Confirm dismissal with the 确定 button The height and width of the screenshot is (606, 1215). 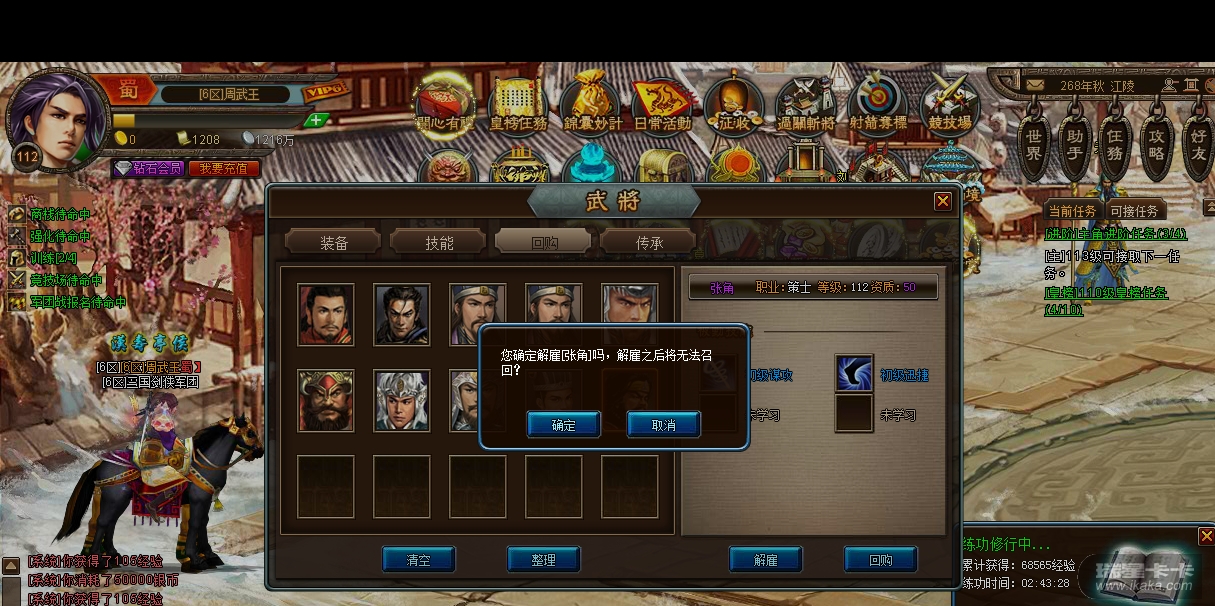[563, 425]
